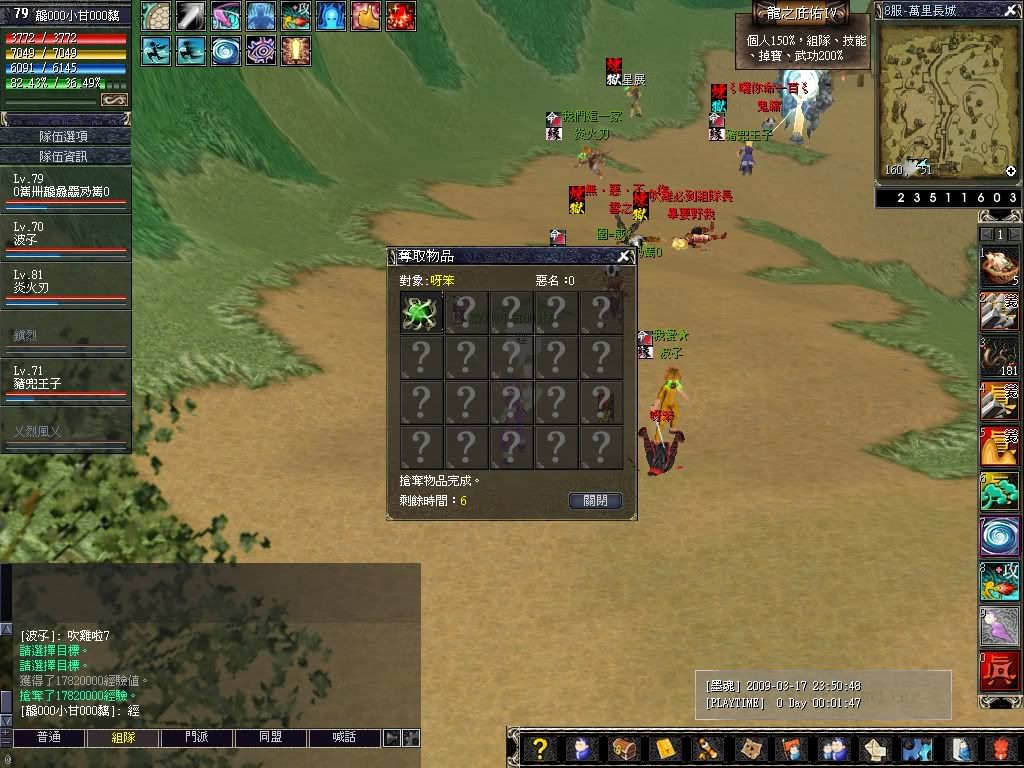
Task: Switch chat to the 門派 channel
Action: coord(197,738)
